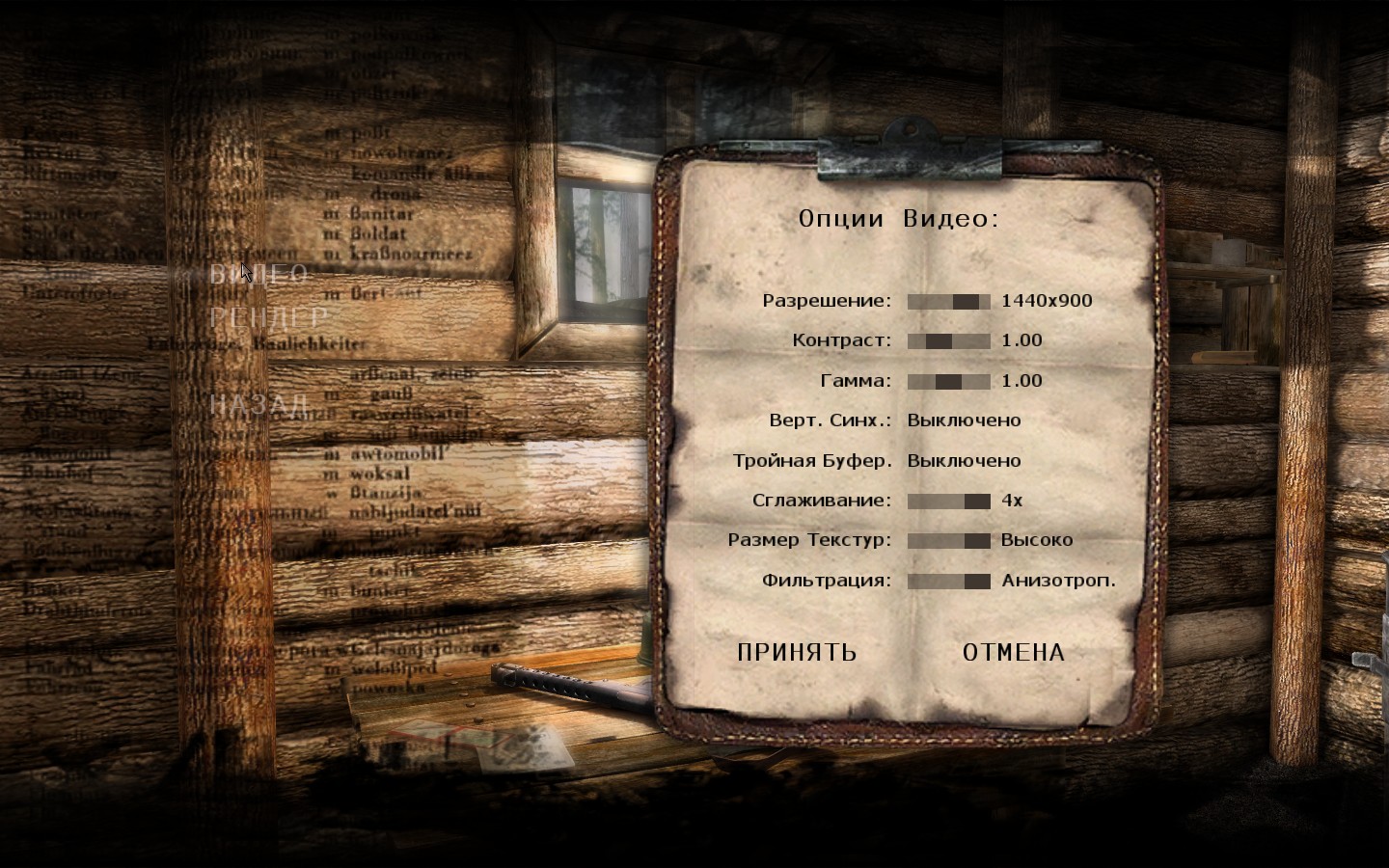1389x868 pixels.
Task: Discard changes with ОТМЕНА
Action: (x=1014, y=653)
